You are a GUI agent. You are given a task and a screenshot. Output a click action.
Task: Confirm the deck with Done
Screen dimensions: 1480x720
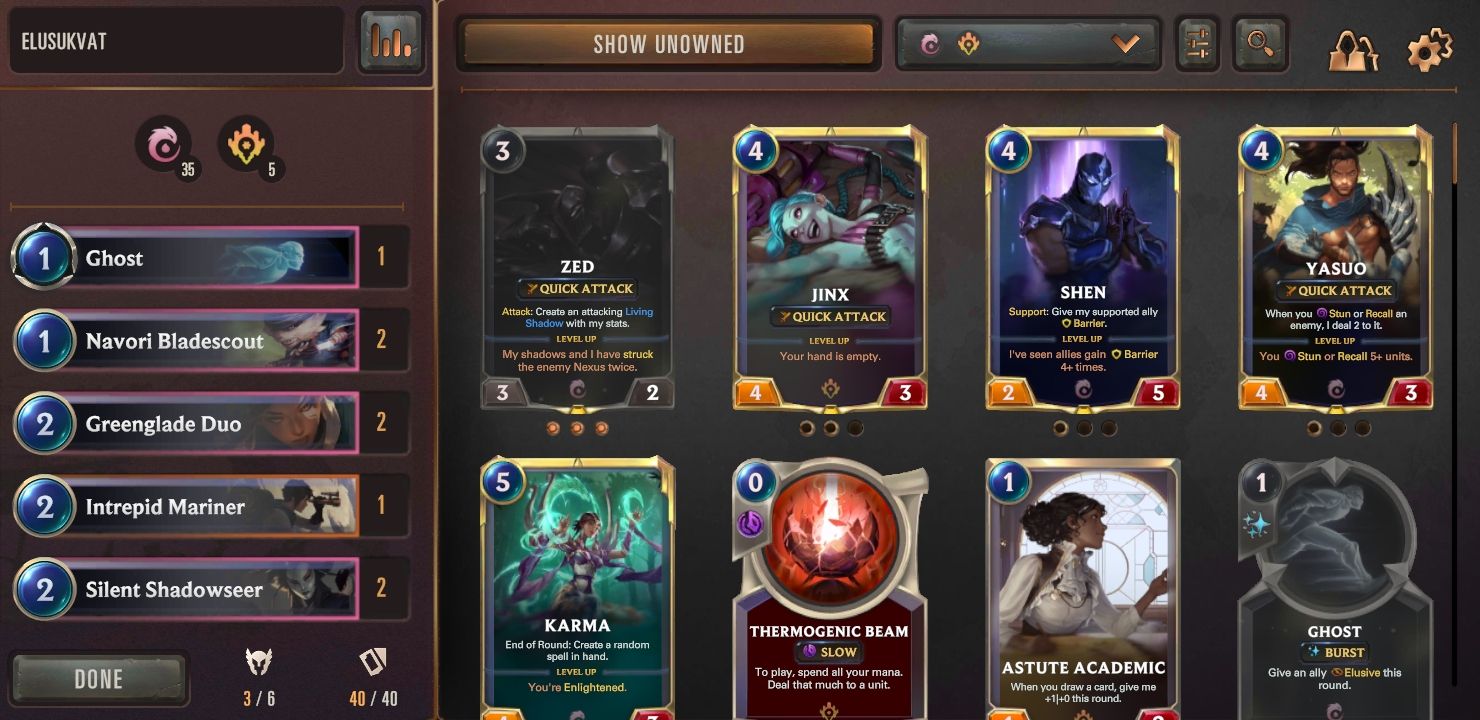pyautogui.click(x=99, y=679)
